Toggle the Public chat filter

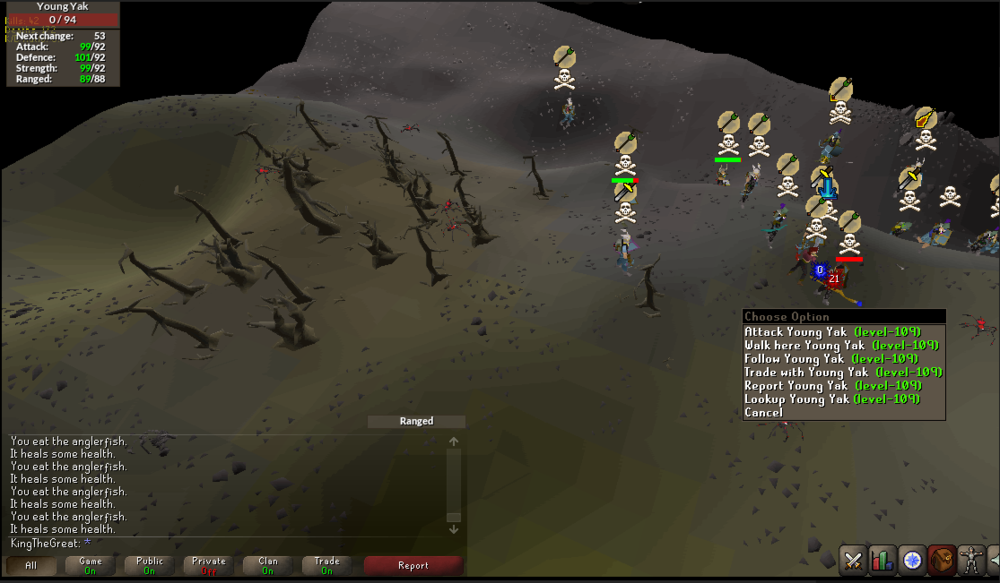tap(149, 566)
